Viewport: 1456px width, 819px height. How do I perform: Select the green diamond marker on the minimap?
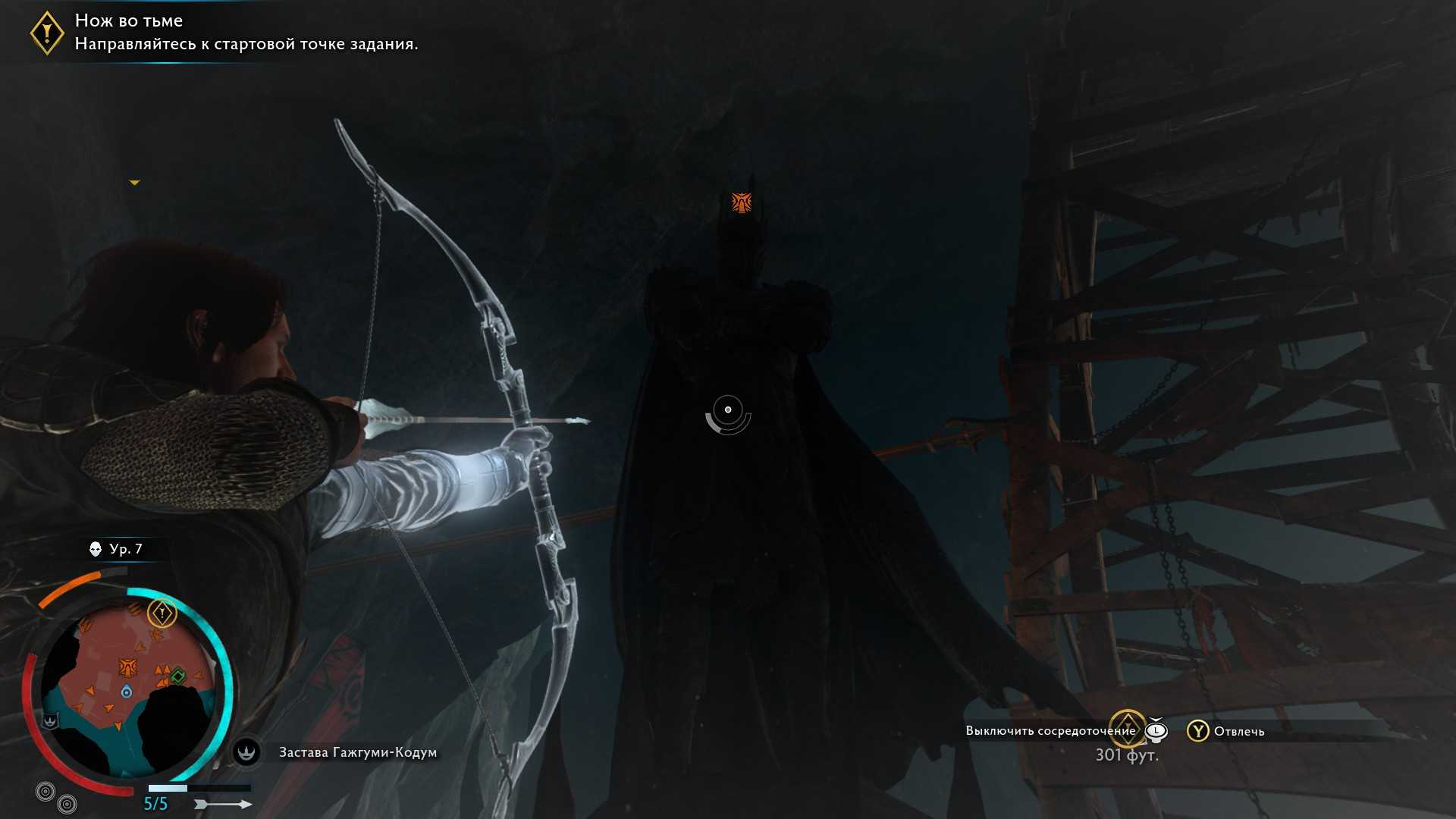[x=178, y=676]
